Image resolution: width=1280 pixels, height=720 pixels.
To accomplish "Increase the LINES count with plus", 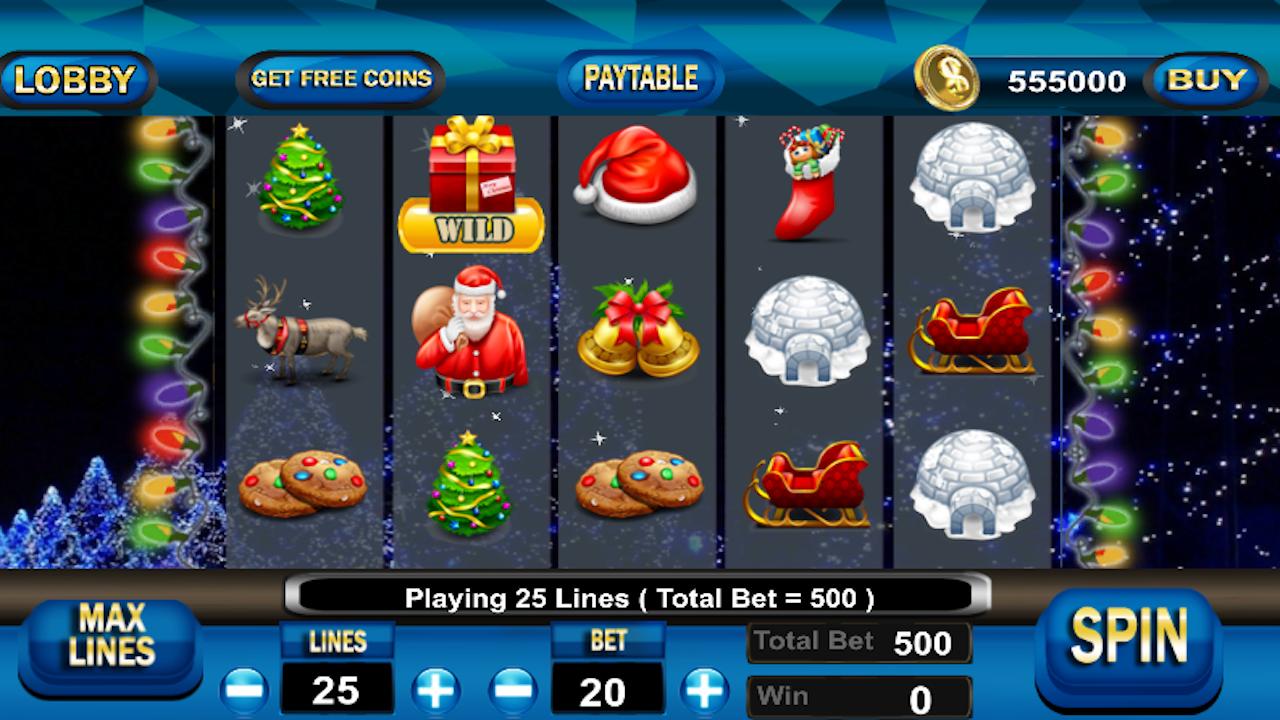I will (435, 691).
